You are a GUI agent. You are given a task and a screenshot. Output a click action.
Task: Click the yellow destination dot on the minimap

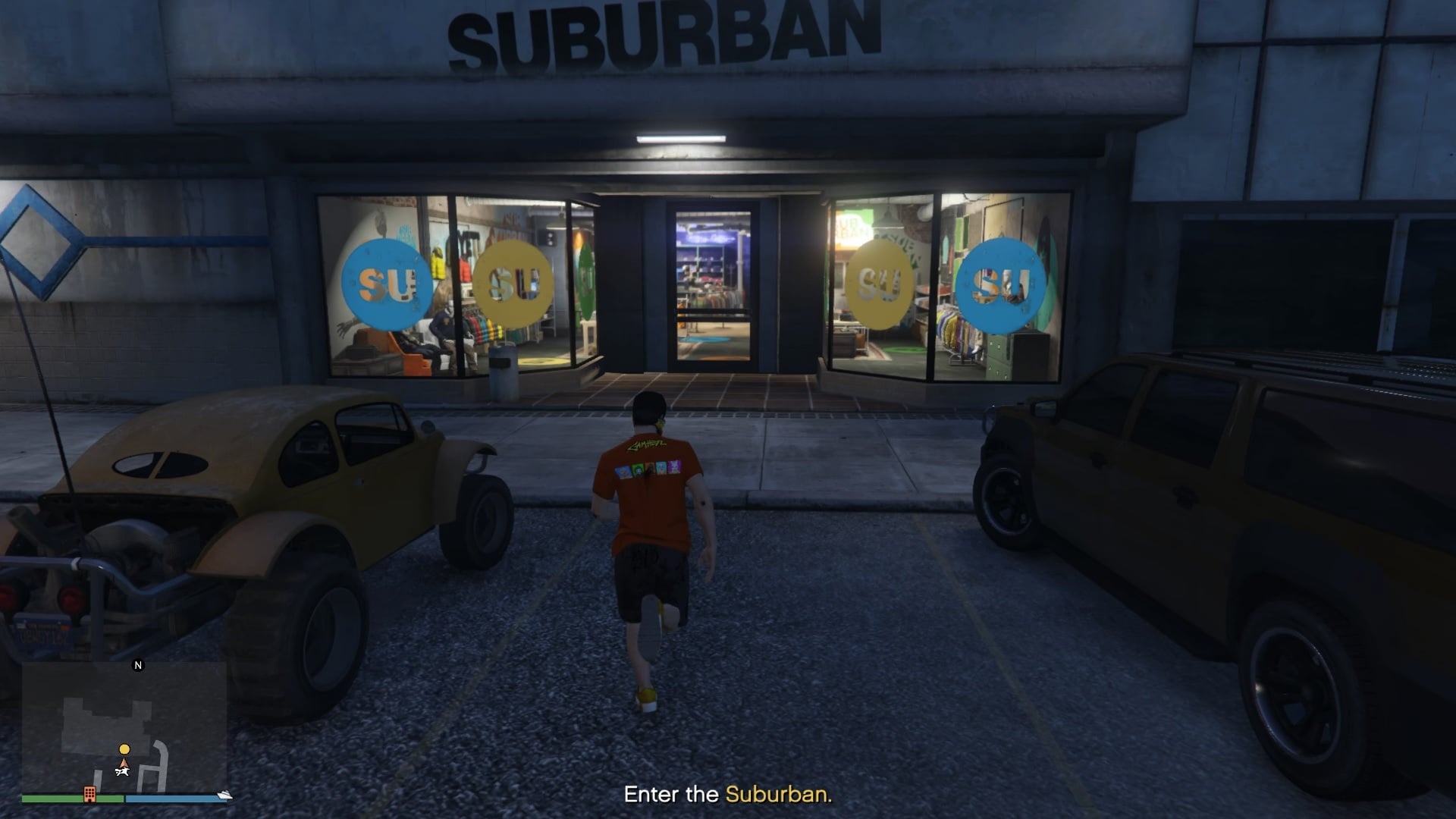tap(123, 749)
